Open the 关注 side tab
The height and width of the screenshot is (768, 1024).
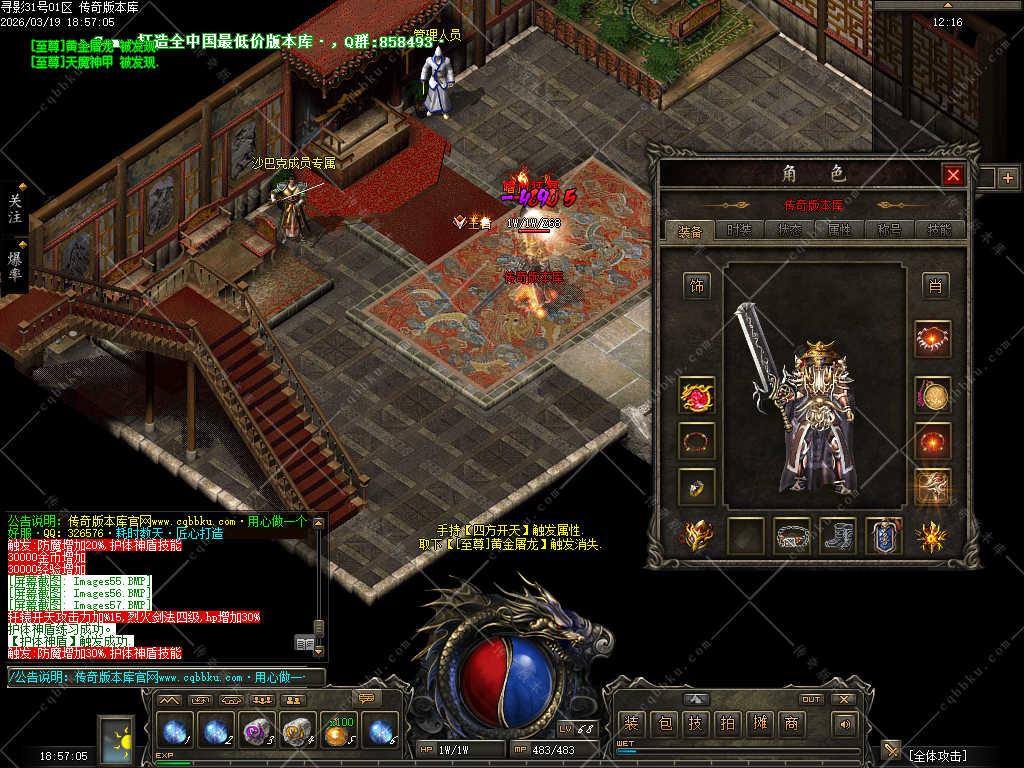pos(15,209)
